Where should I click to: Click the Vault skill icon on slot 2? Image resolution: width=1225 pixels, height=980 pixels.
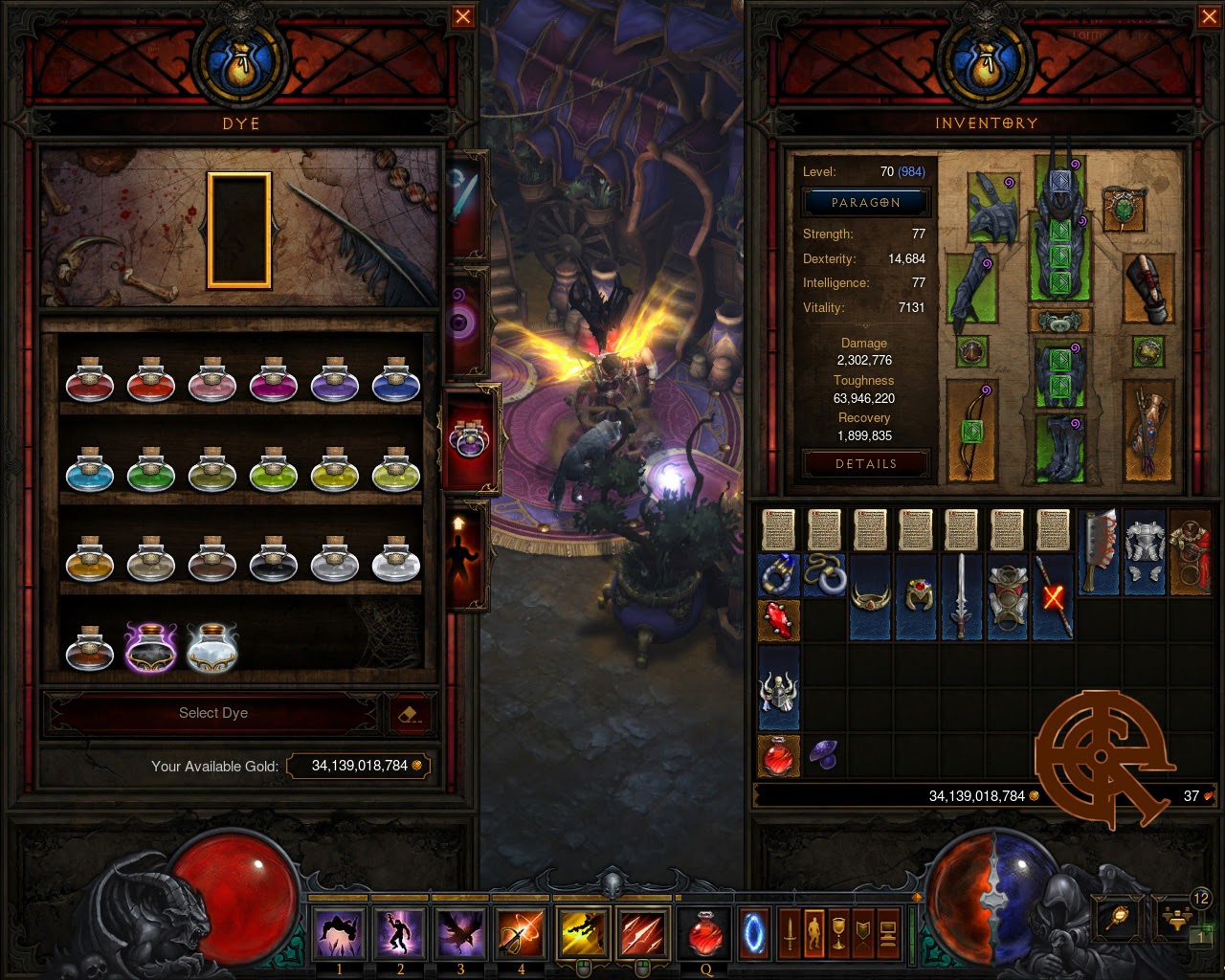(400, 933)
